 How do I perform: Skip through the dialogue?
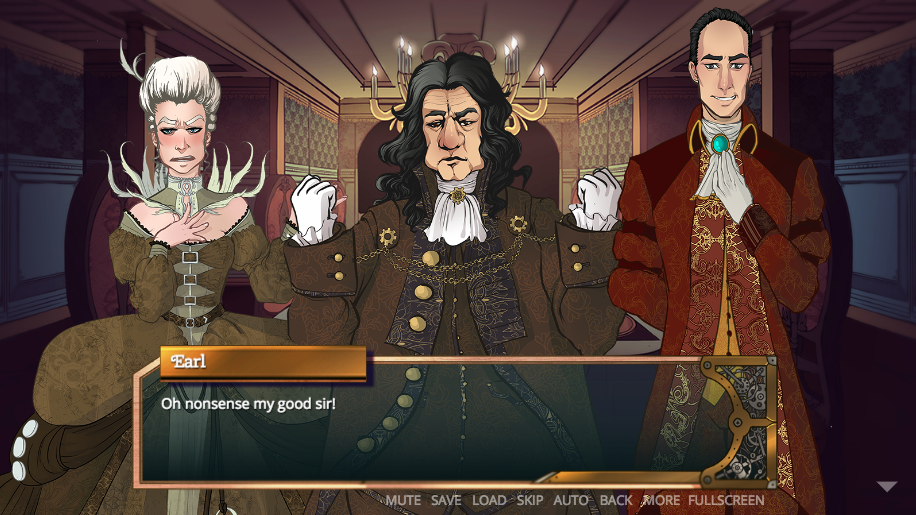pyautogui.click(x=529, y=500)
